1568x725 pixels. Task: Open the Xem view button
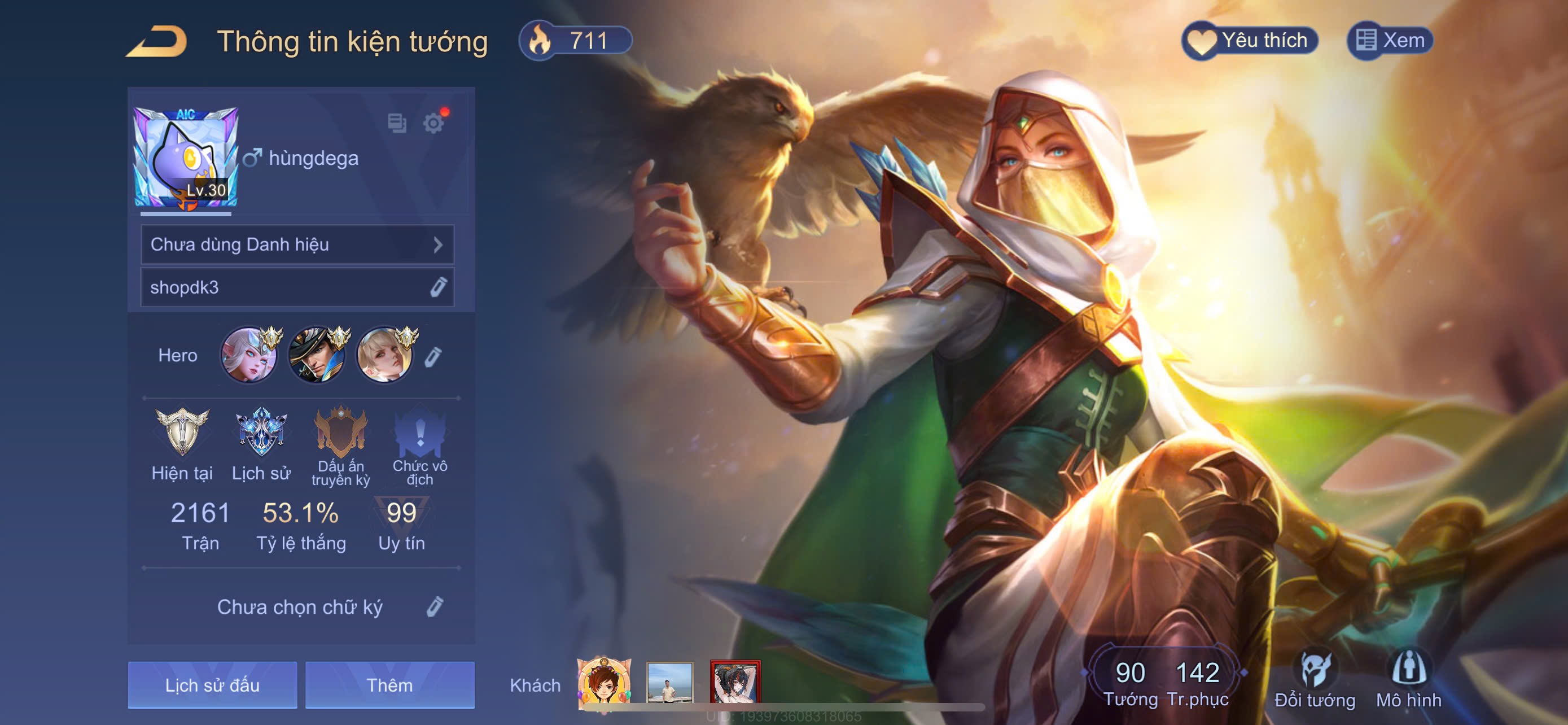1390,41
